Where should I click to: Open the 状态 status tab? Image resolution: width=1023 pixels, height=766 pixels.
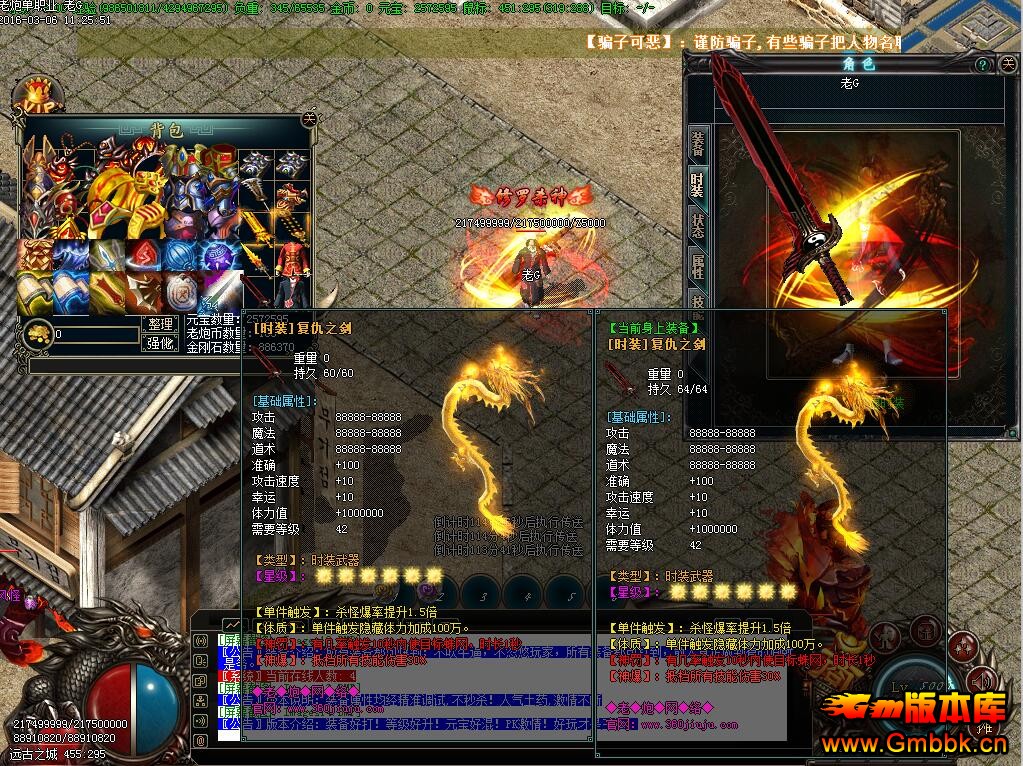pos(698,226)
